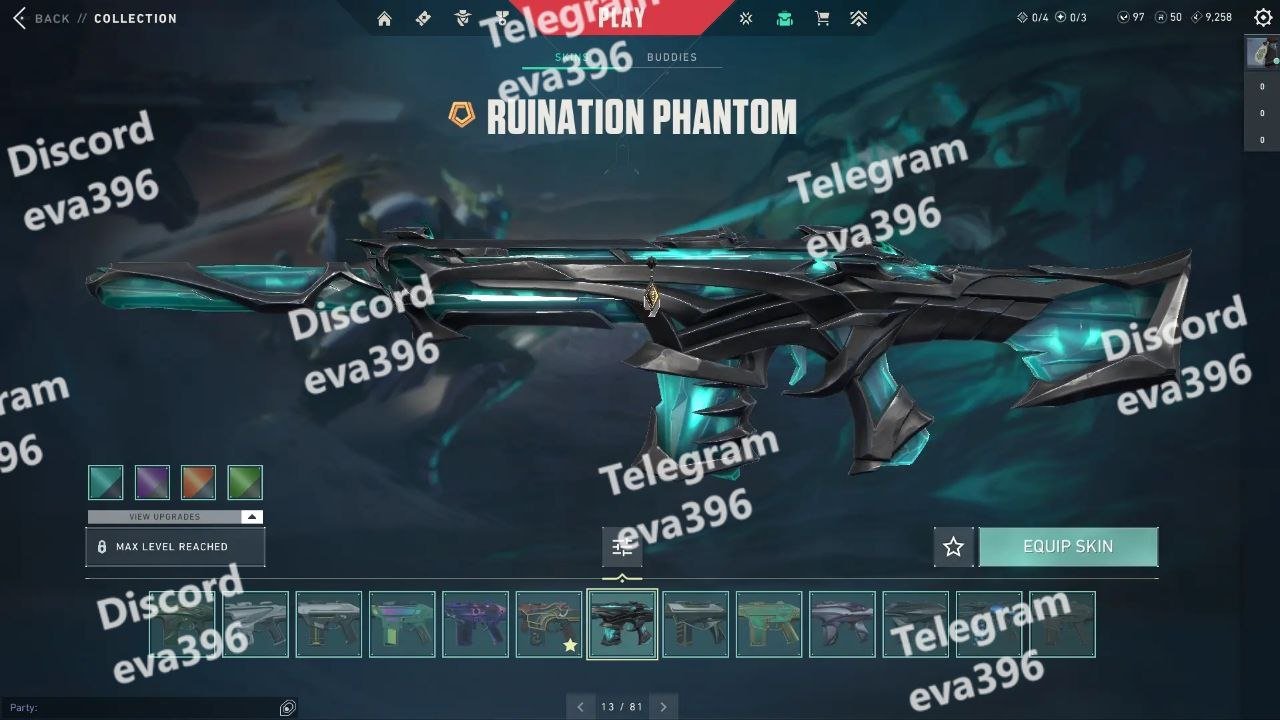
Task: Open the home icon in top navigation
Action: point(384,18)
